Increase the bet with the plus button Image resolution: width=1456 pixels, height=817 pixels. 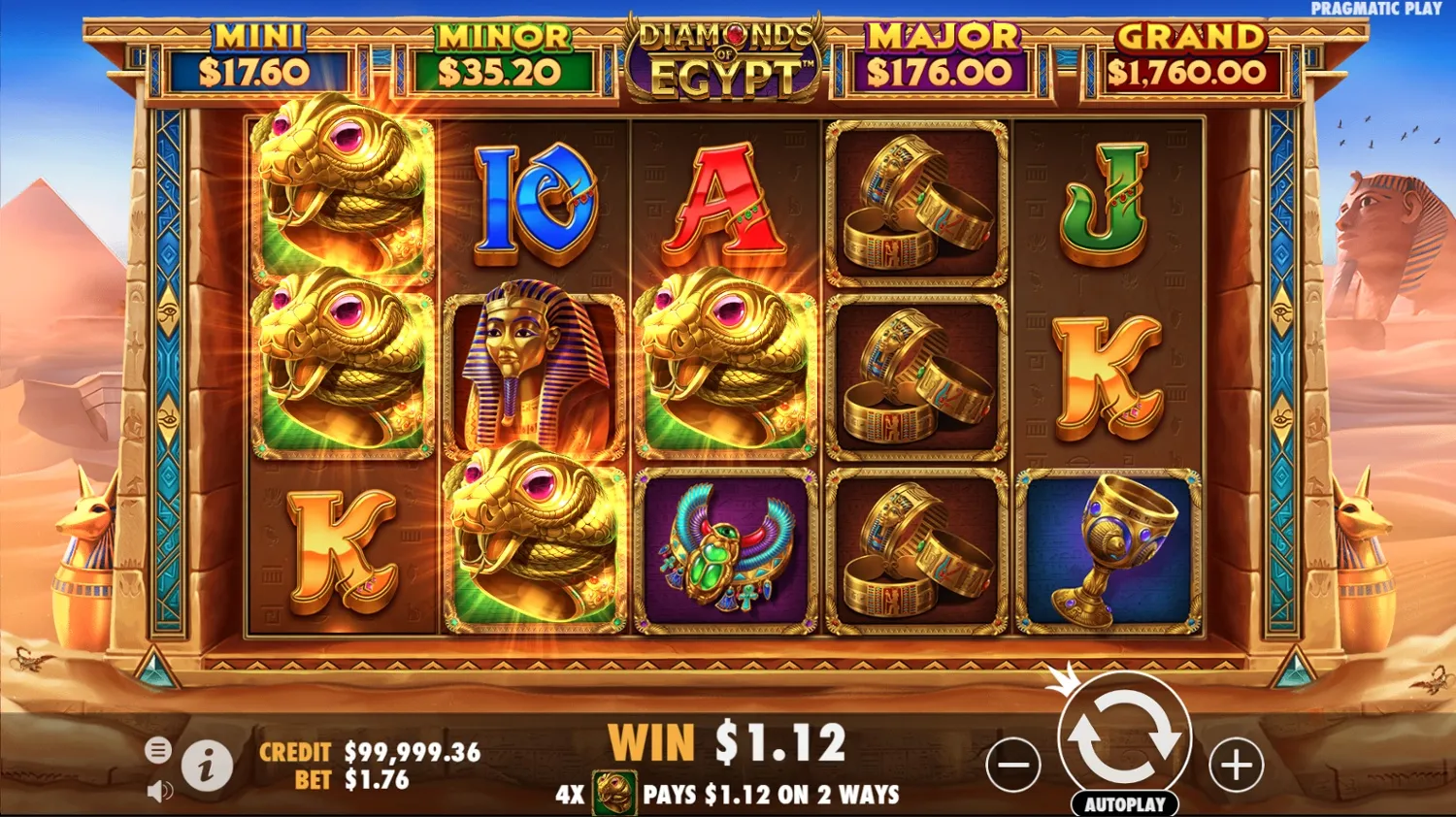click(1235, 766)
